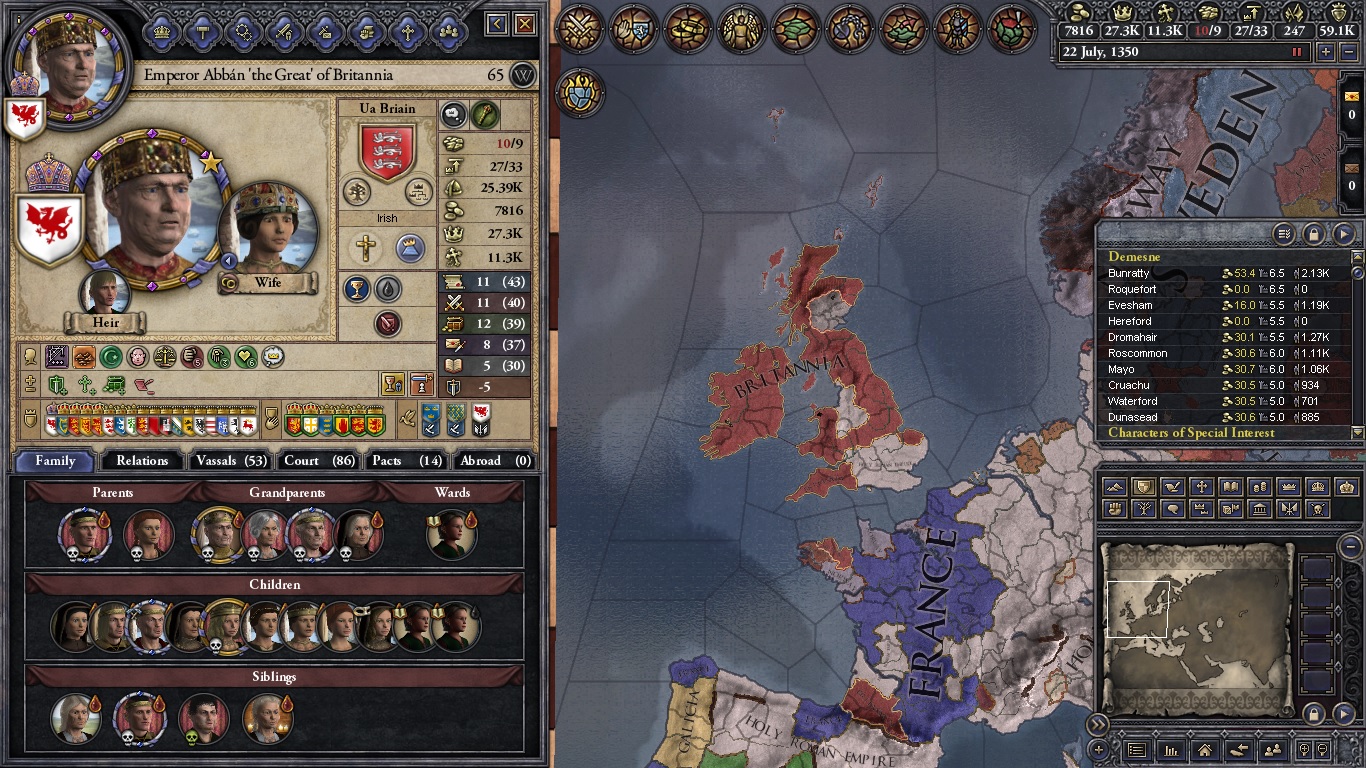Switch to the Court (86) tab

[317, 461]
